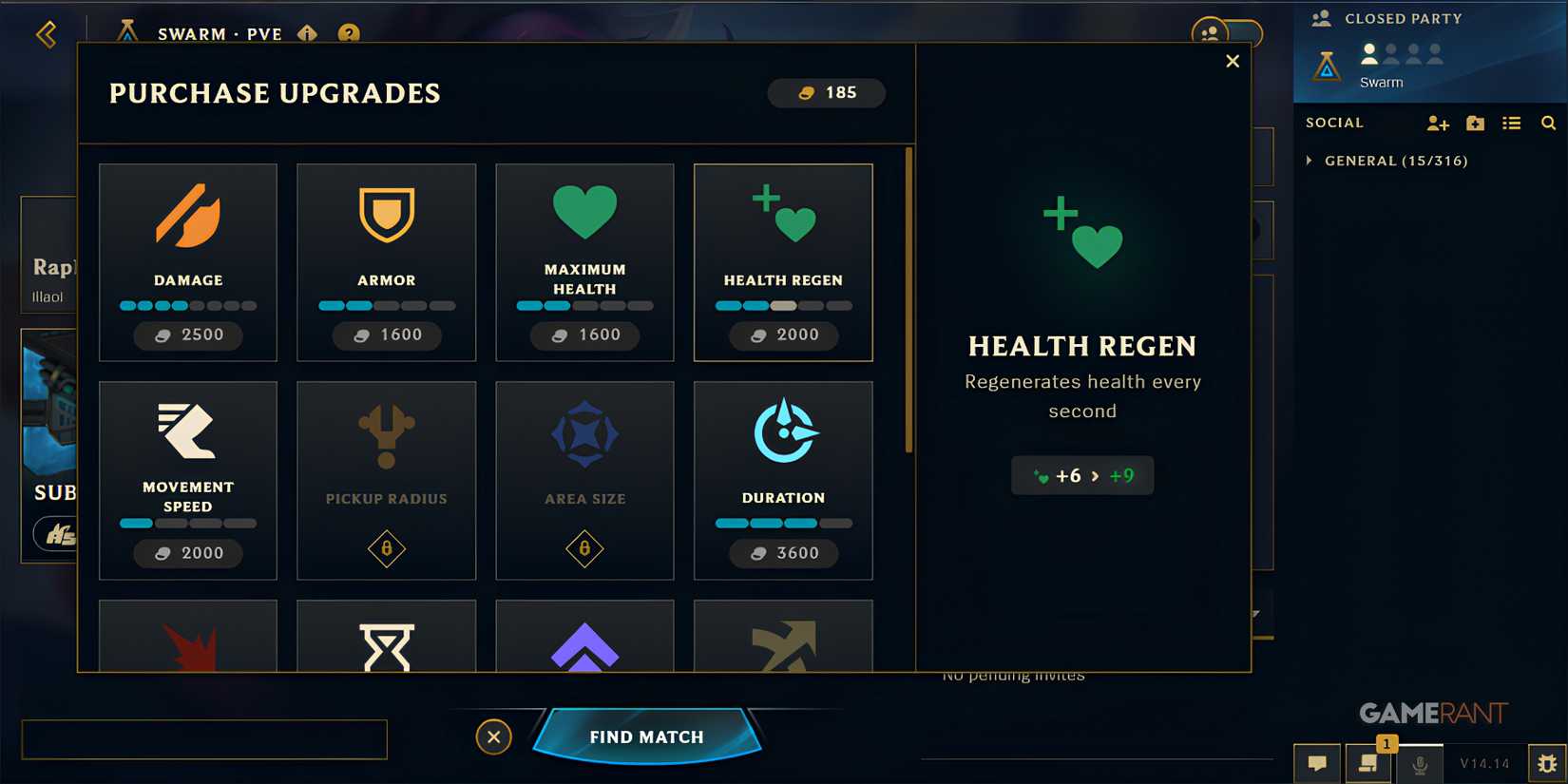Image resolution: width=1568 pixels, height=784 pixels.
Task: Click the chat input field
Action: point(204,739)
